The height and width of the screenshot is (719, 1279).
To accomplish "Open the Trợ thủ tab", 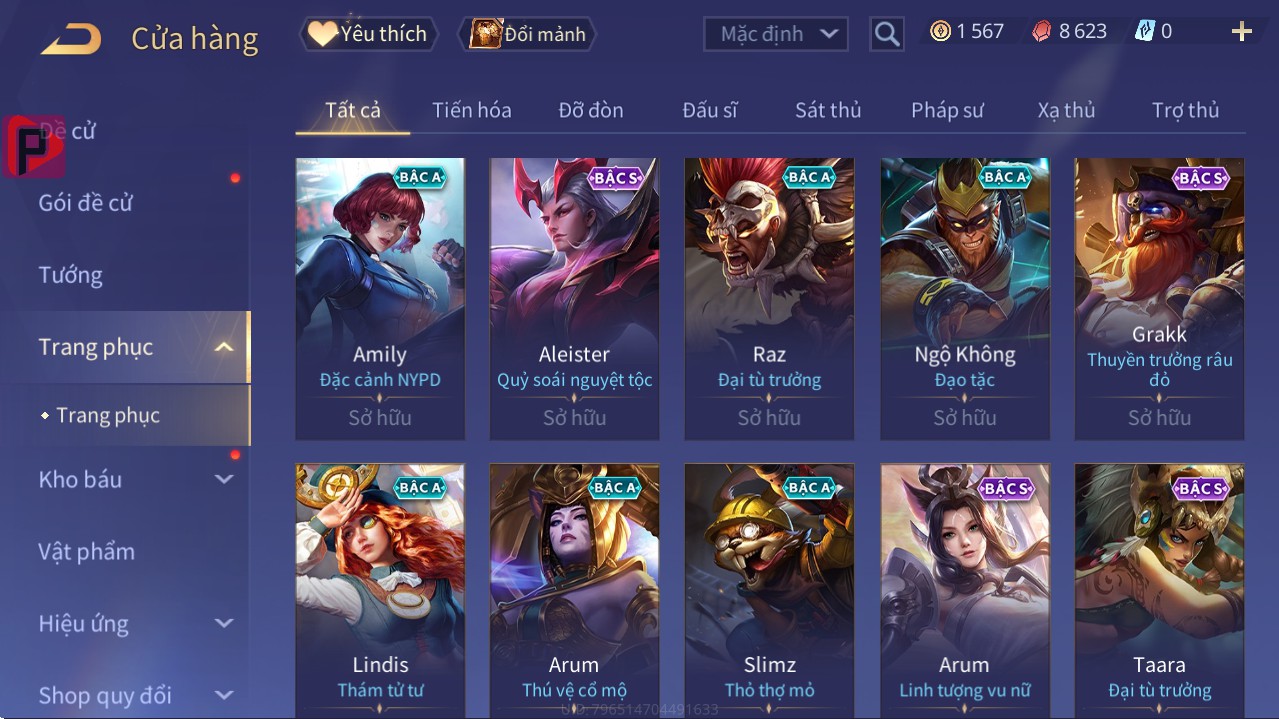I will 1185,110.
